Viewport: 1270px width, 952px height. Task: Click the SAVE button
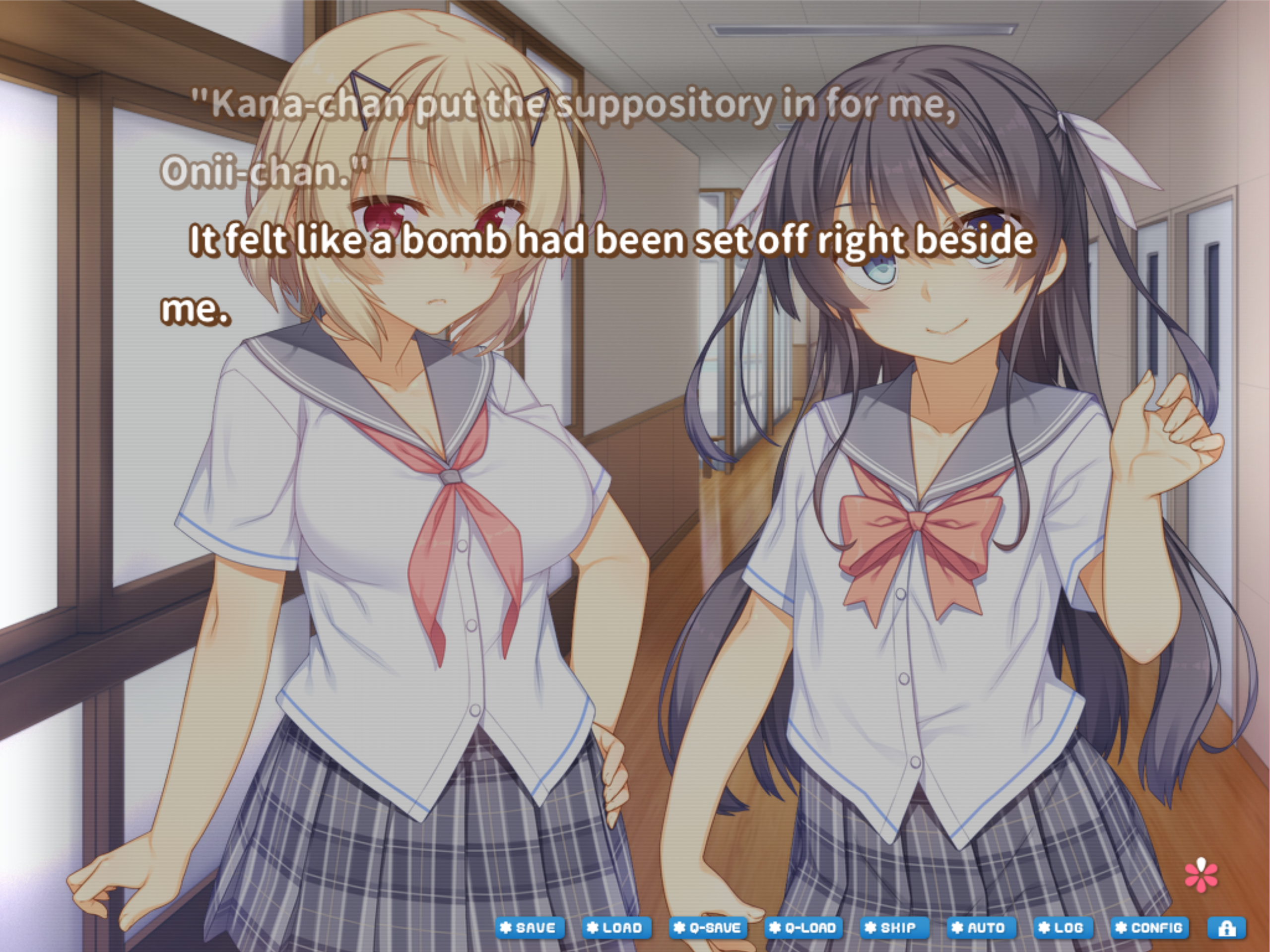(531, 926)
